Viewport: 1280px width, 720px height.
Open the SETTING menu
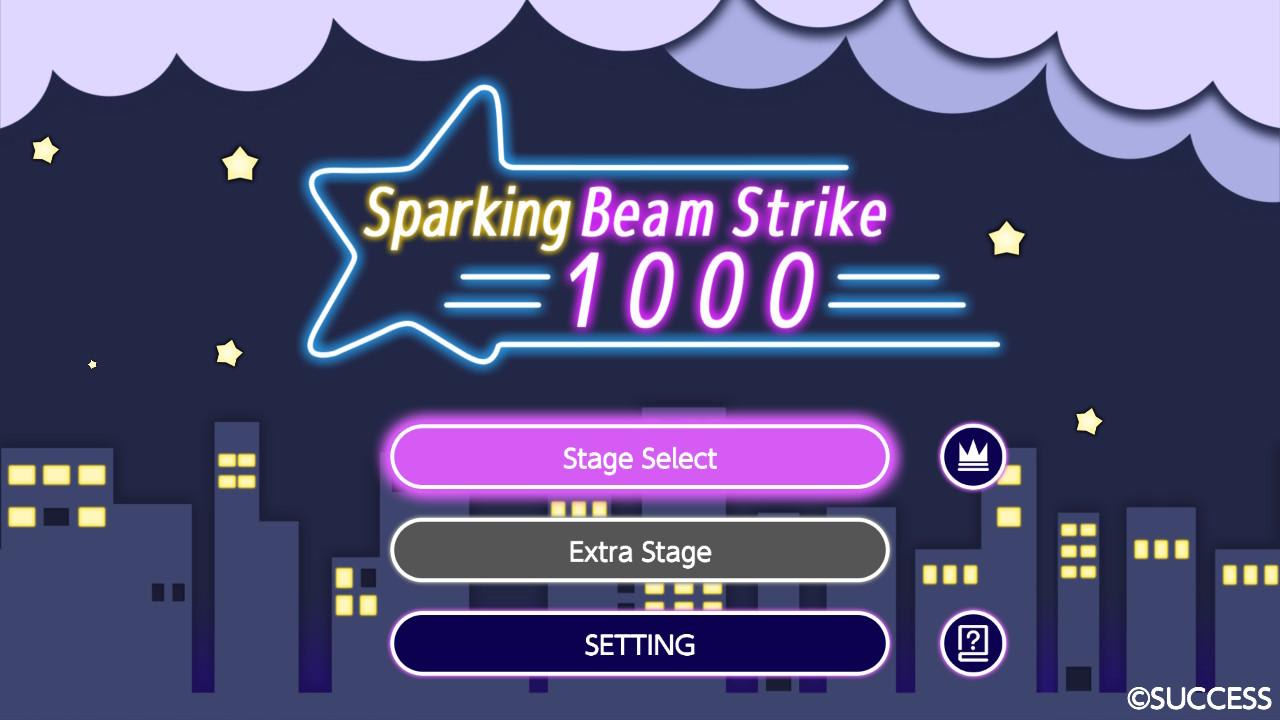coord(641,644)
